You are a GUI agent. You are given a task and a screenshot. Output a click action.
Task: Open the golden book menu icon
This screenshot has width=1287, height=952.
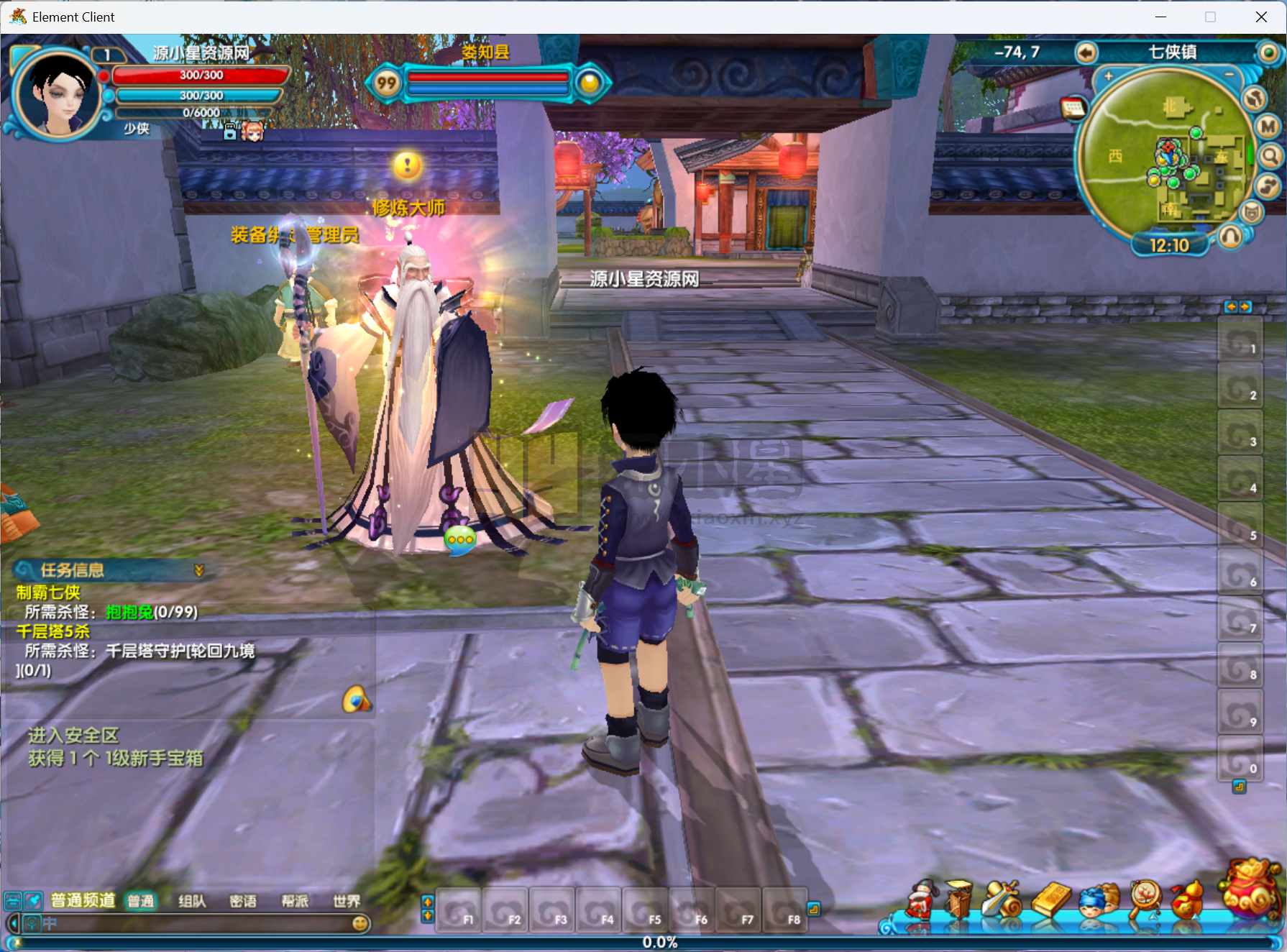(1050, 899)
